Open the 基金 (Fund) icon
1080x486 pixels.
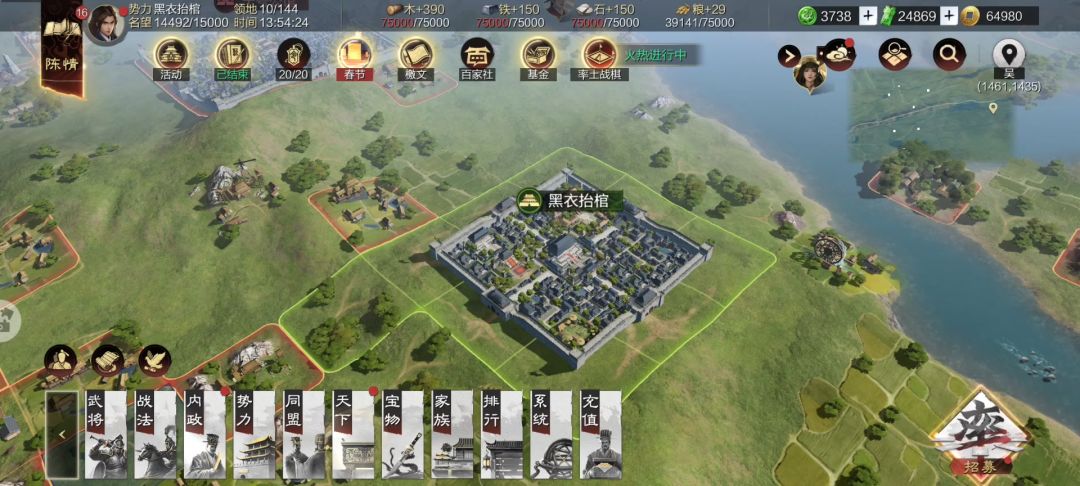tap(538, 58)
